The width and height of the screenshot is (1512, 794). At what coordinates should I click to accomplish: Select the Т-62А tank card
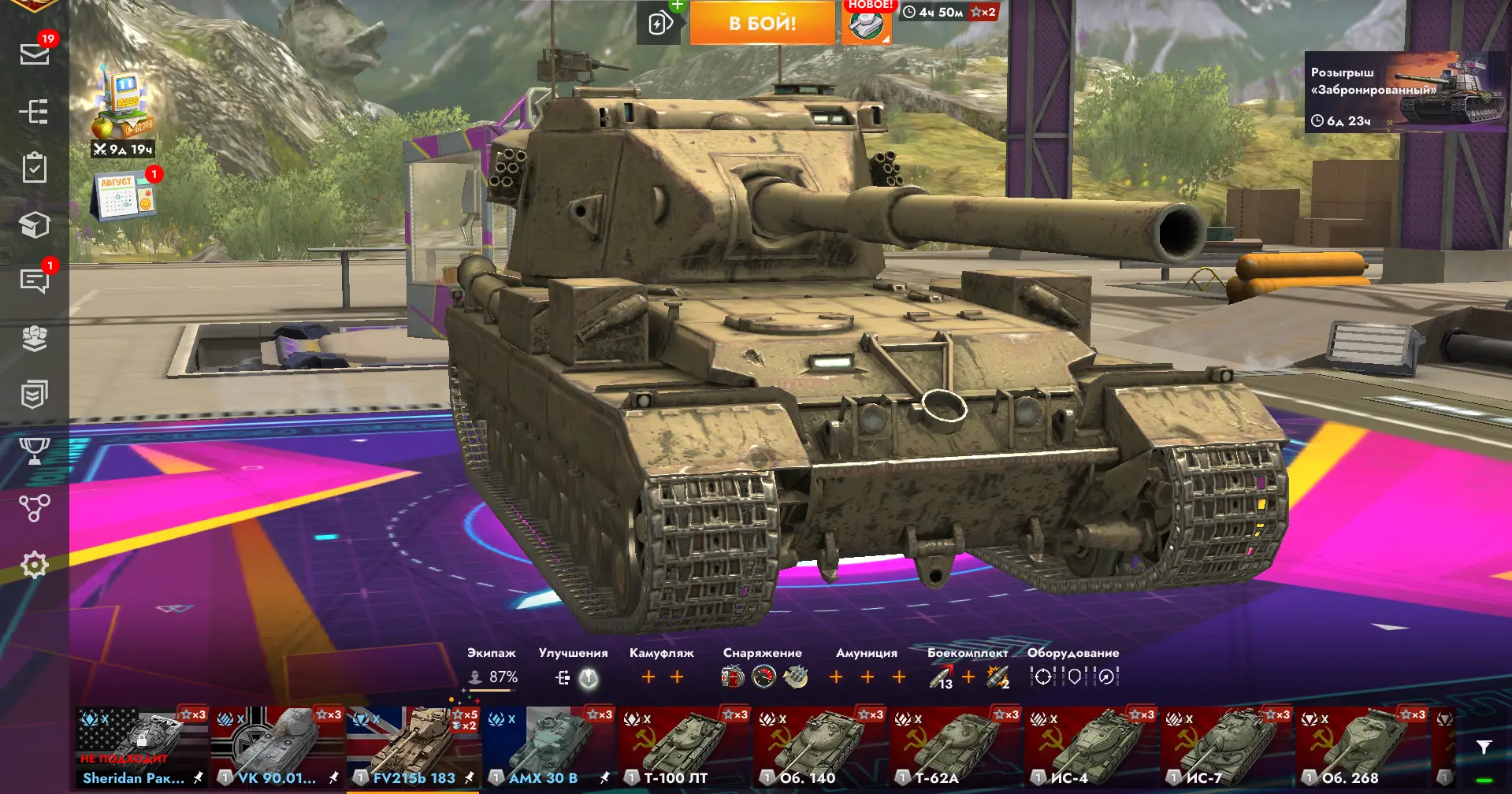pyautogui.click(x=955, y=747)
